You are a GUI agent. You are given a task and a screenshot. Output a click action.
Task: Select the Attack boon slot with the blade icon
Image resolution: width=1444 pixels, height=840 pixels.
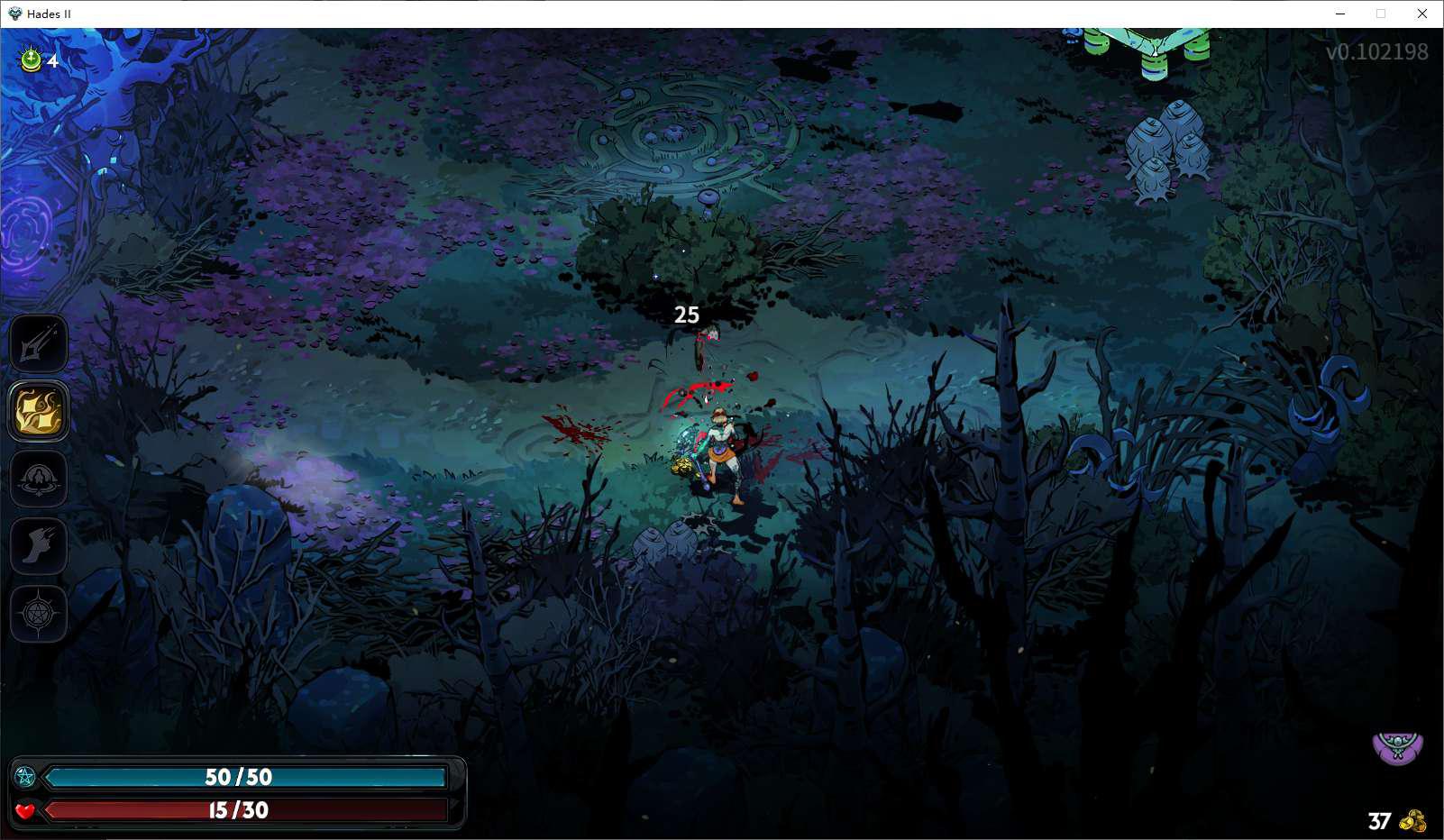click(39, 343)
